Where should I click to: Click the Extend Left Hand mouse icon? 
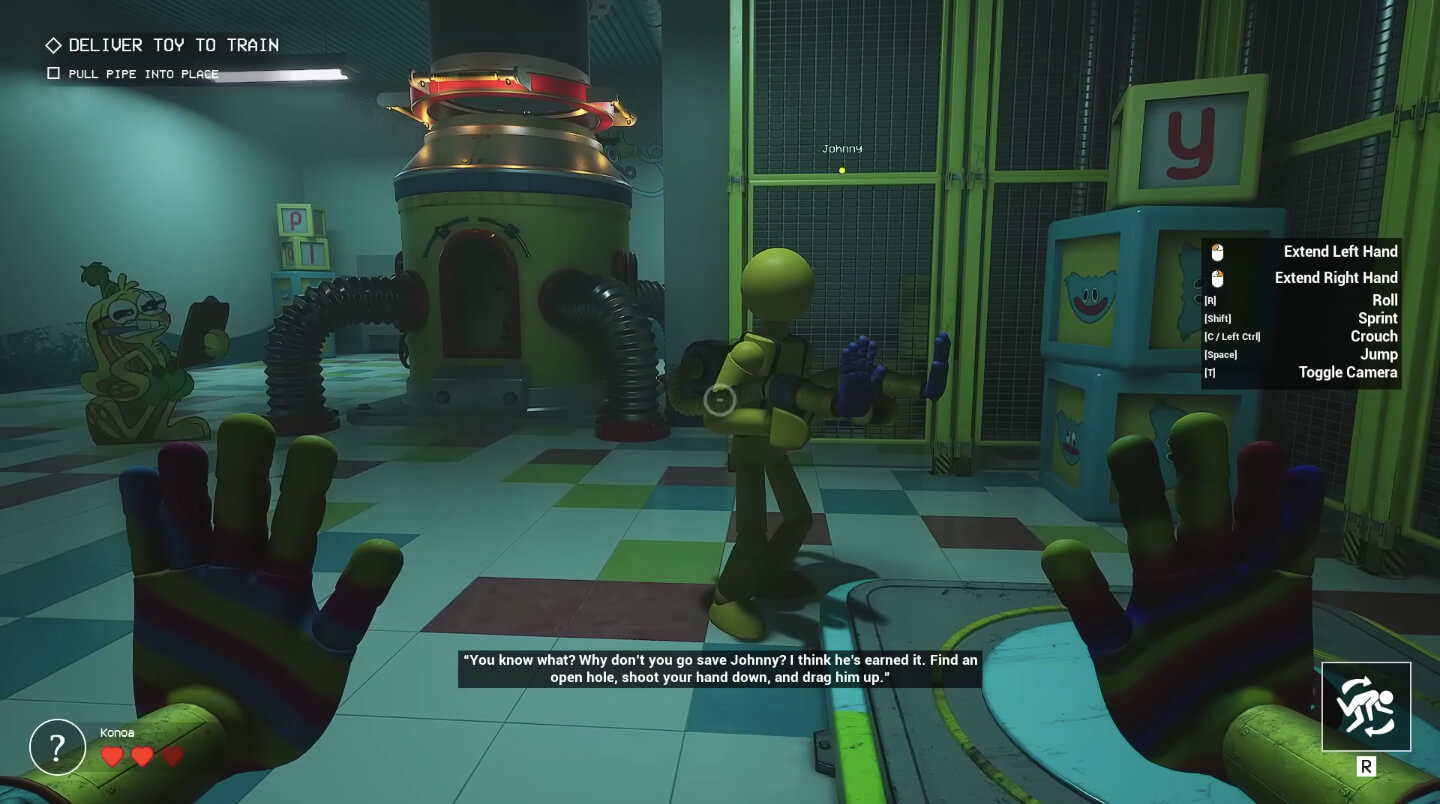click(x=1216, y=251)
